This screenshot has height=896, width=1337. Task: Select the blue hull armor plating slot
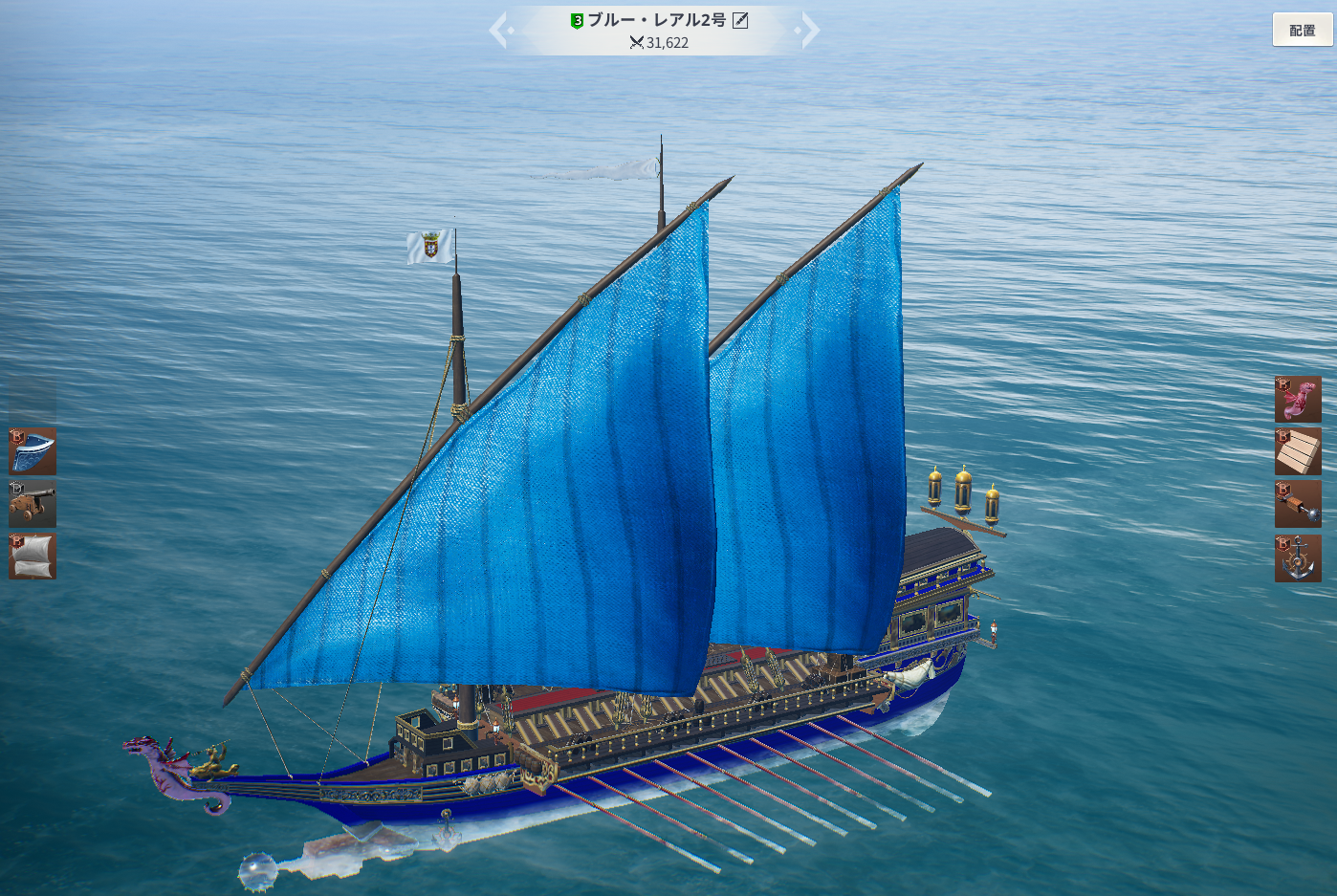point(33,451)
